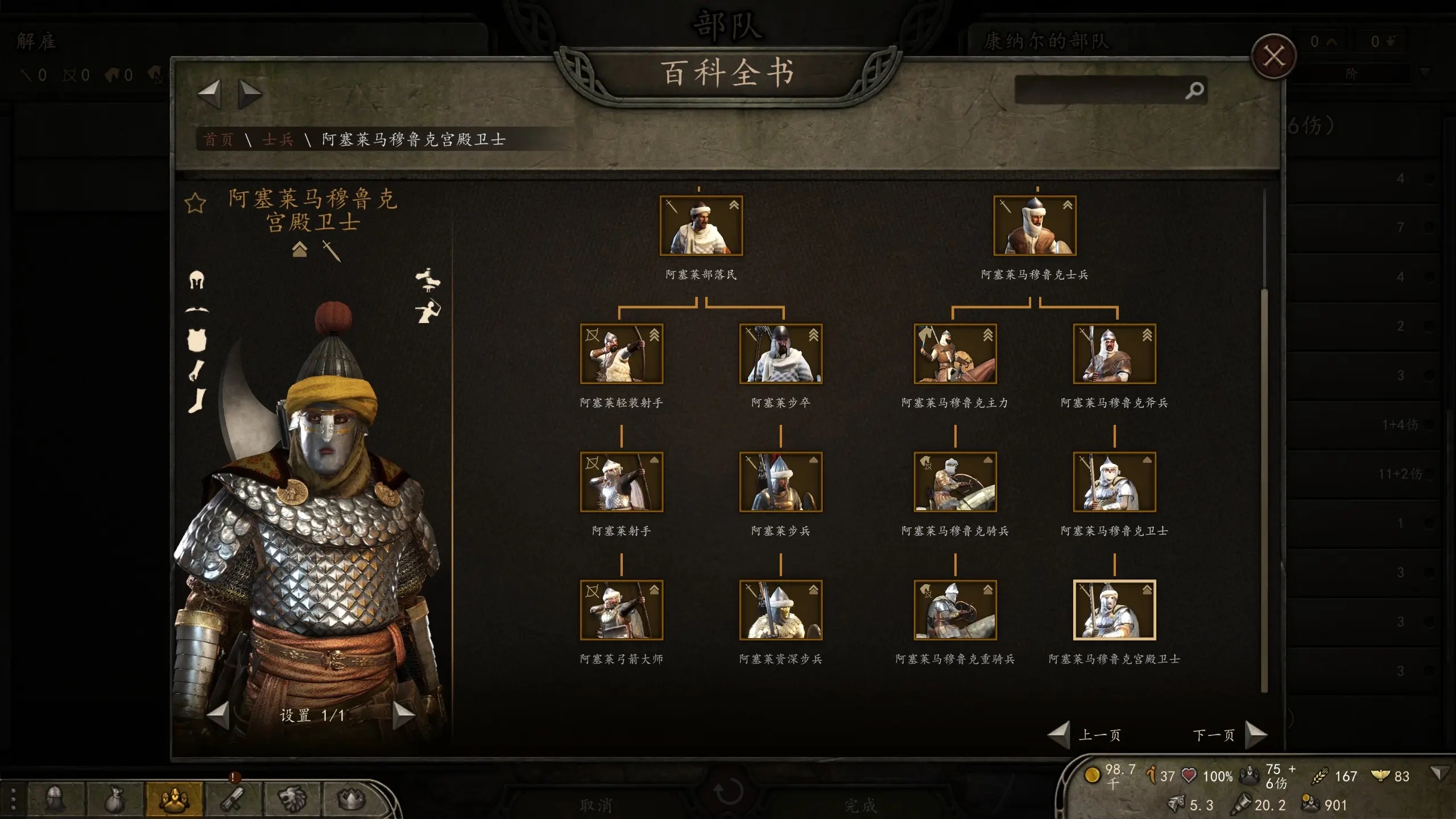
Task: Close the encyclopedia window
Action: click(1273, 57)
